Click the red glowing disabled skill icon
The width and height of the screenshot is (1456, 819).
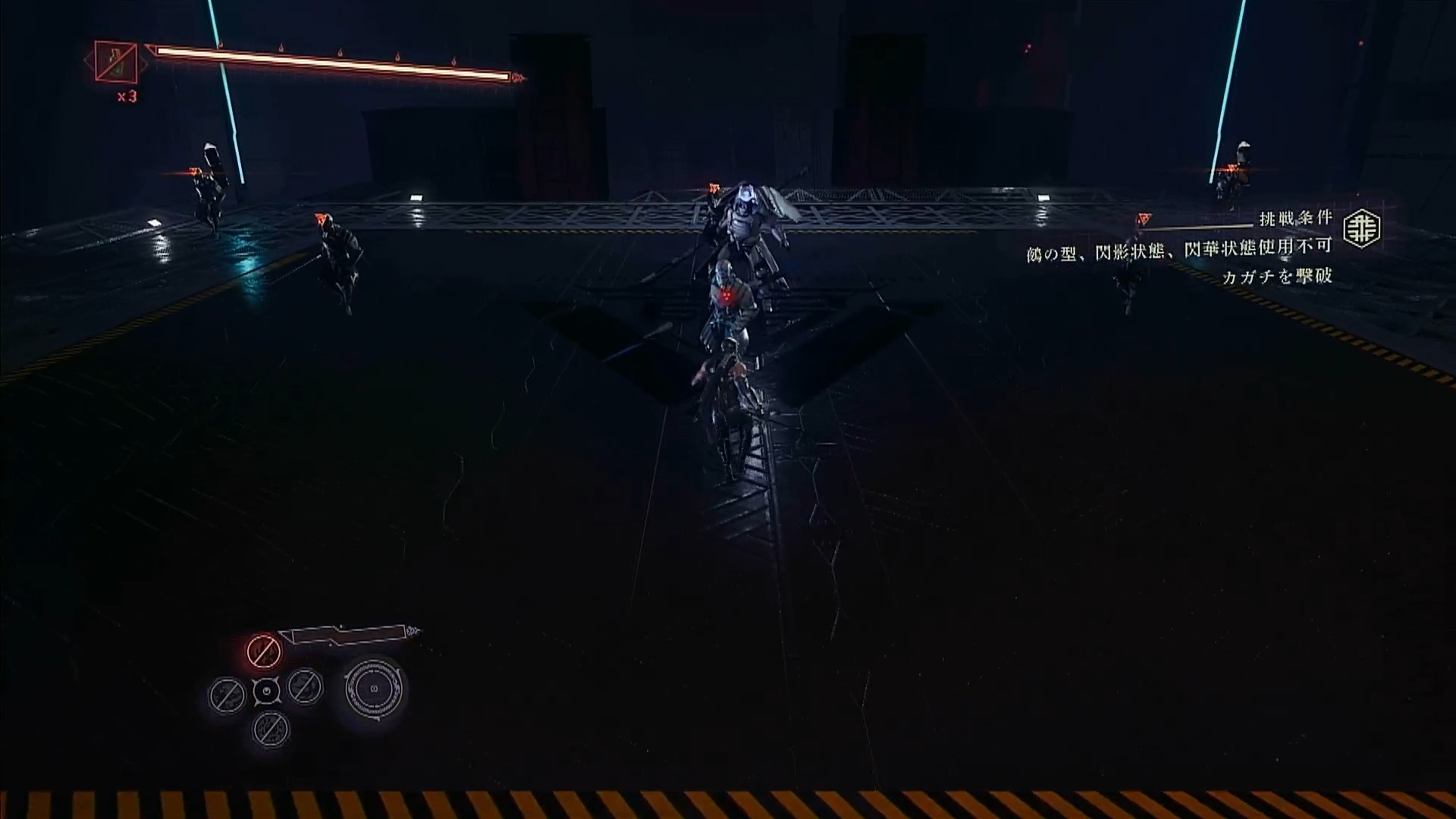click(264, 651)
